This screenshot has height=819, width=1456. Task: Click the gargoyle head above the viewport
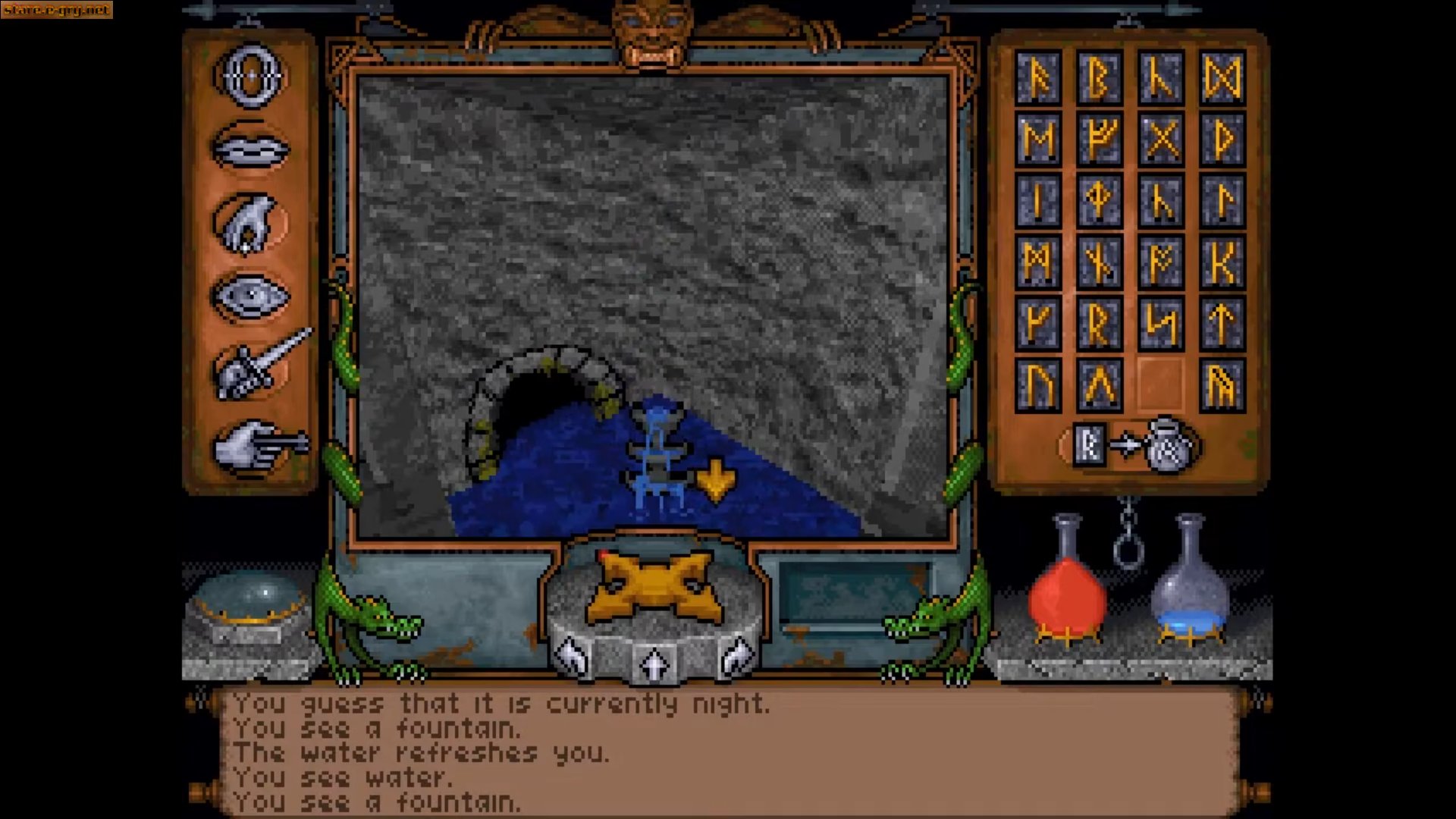[651, 34]
